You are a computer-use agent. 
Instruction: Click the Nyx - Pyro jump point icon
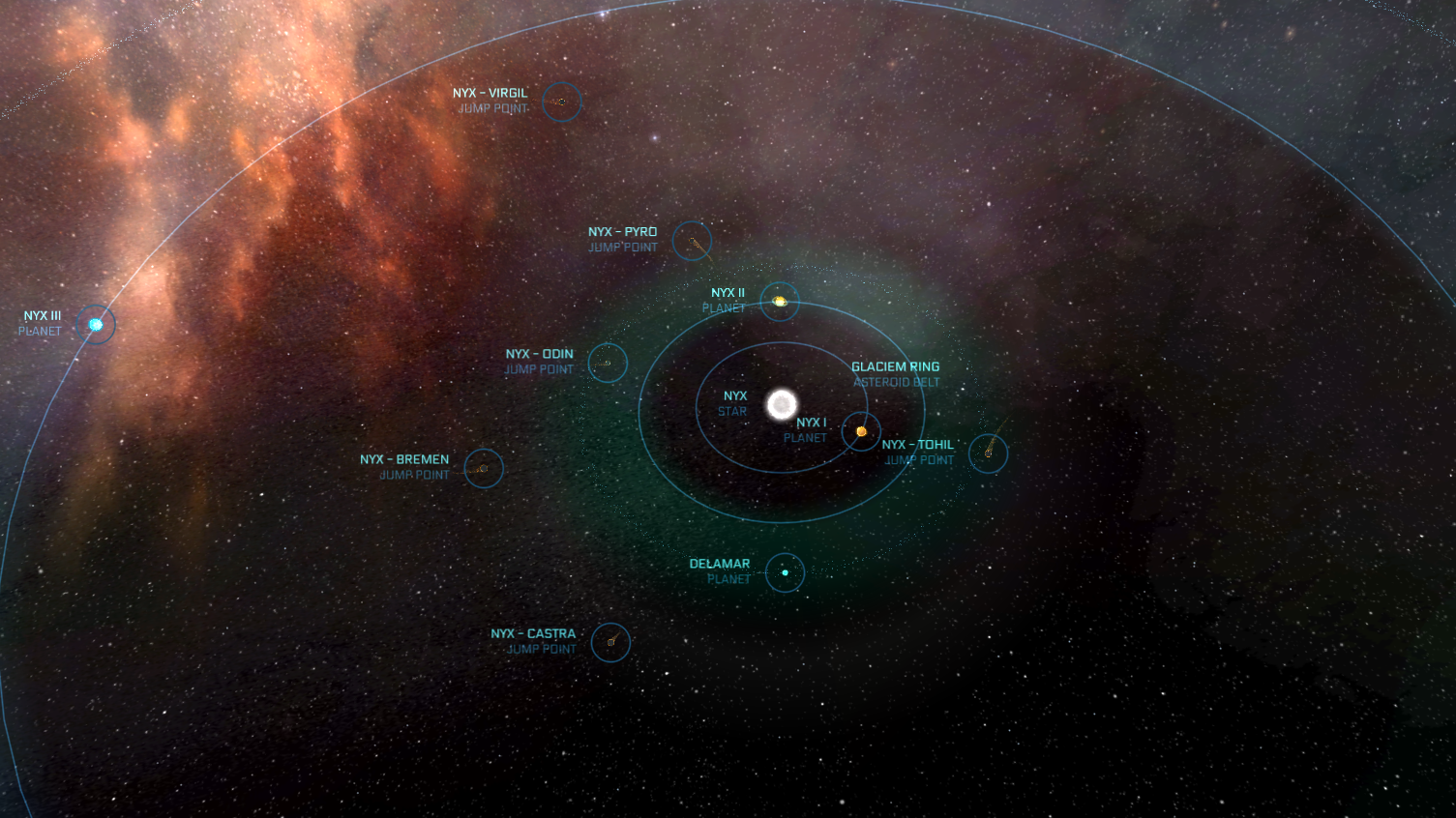click(x=694, y=240)
